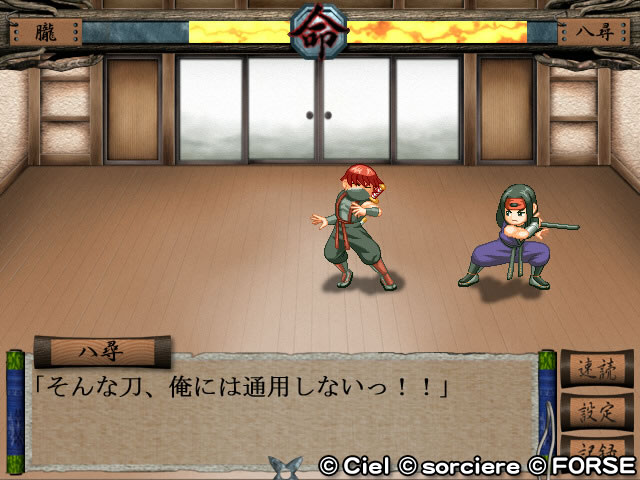
Task: Open the 記録 save record button
Action: (596, 446)
